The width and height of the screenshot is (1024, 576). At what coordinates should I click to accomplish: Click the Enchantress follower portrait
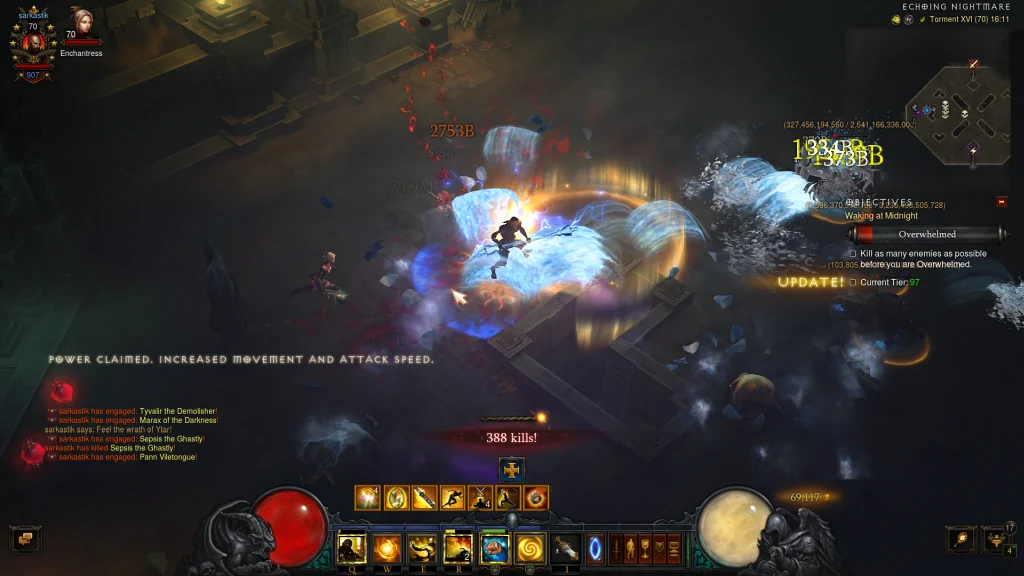click(81, 24)
